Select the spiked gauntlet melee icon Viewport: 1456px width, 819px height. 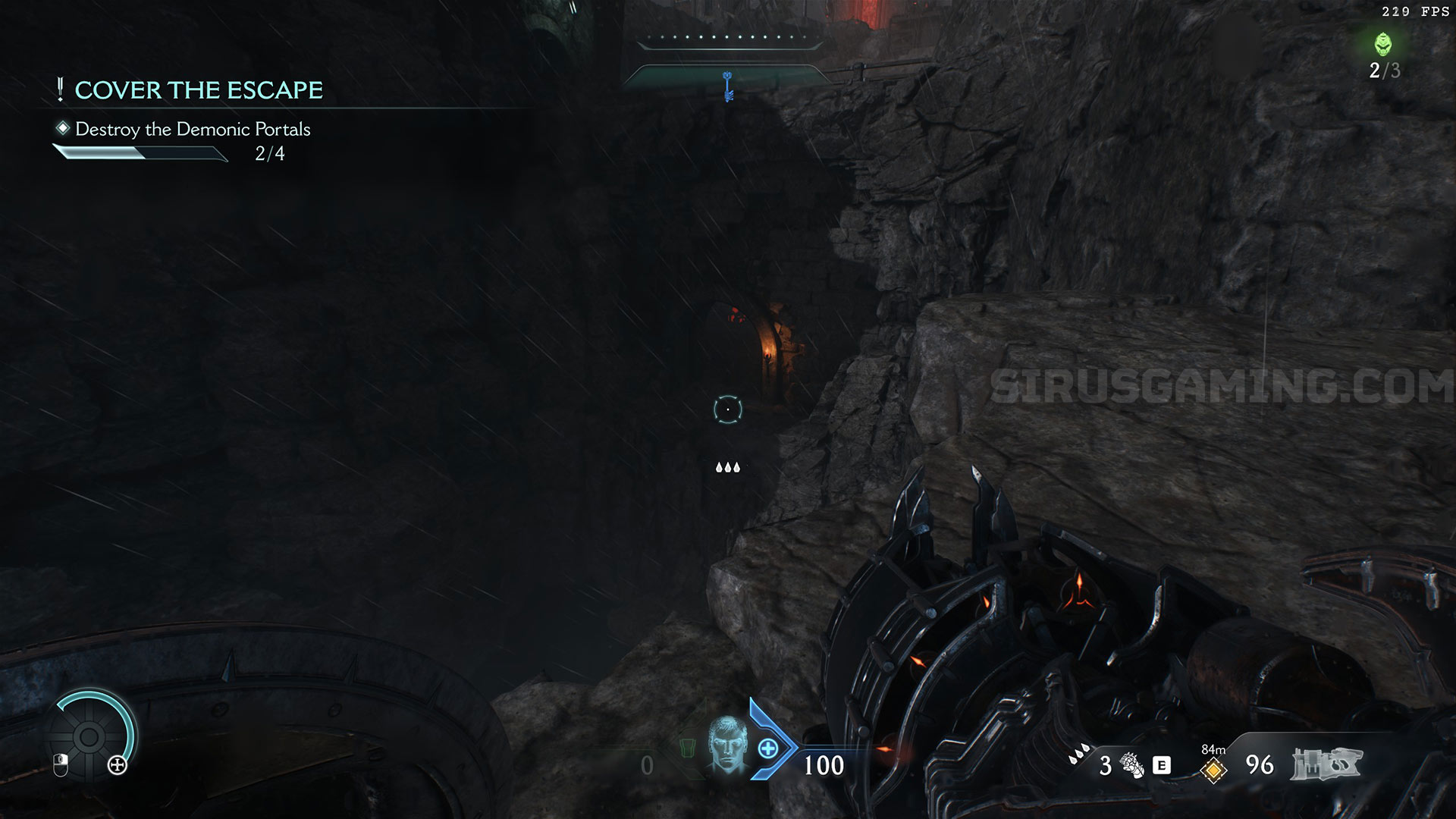click(1133, 765)
